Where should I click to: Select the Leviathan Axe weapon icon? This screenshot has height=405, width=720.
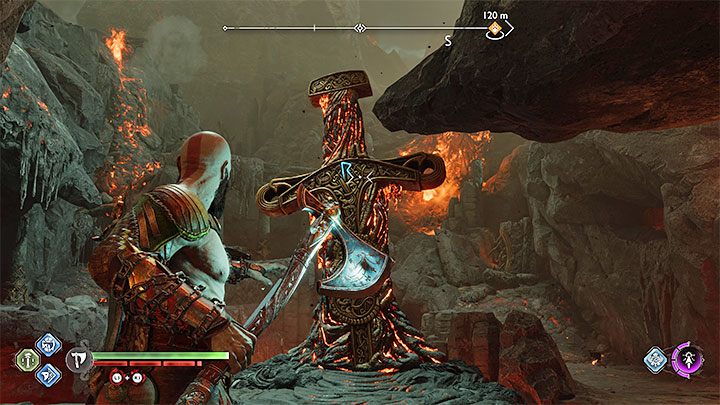pyautogui.click(x=79, y=360)
